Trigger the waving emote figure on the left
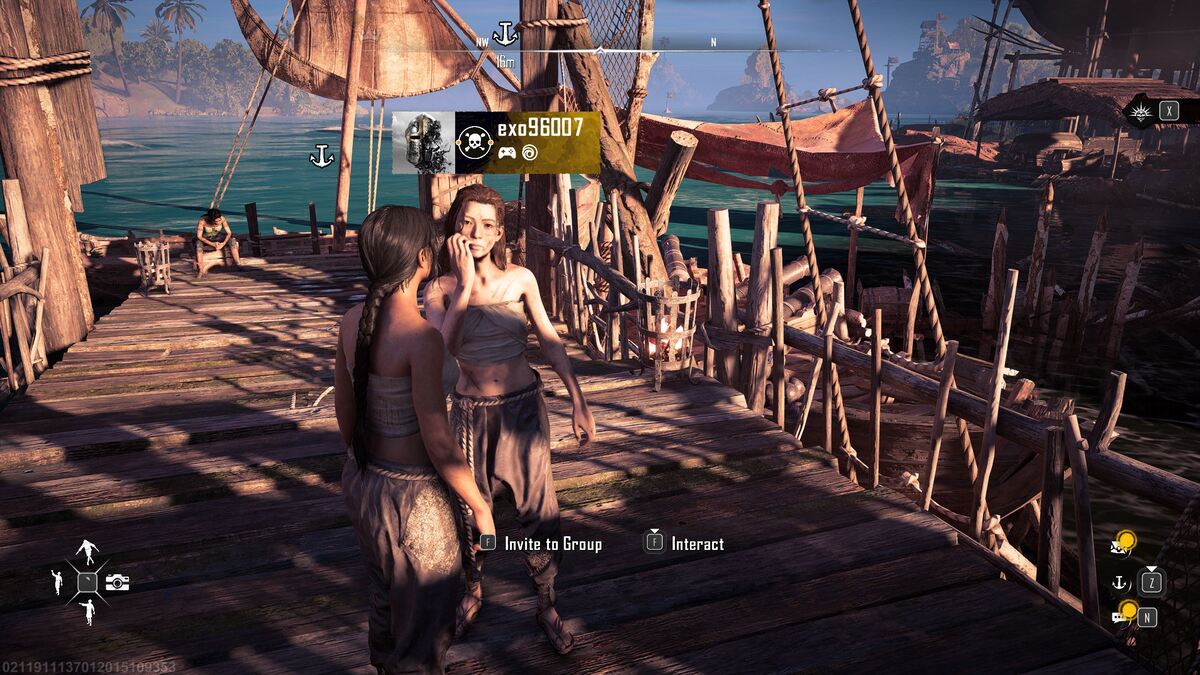 (57, 581)
